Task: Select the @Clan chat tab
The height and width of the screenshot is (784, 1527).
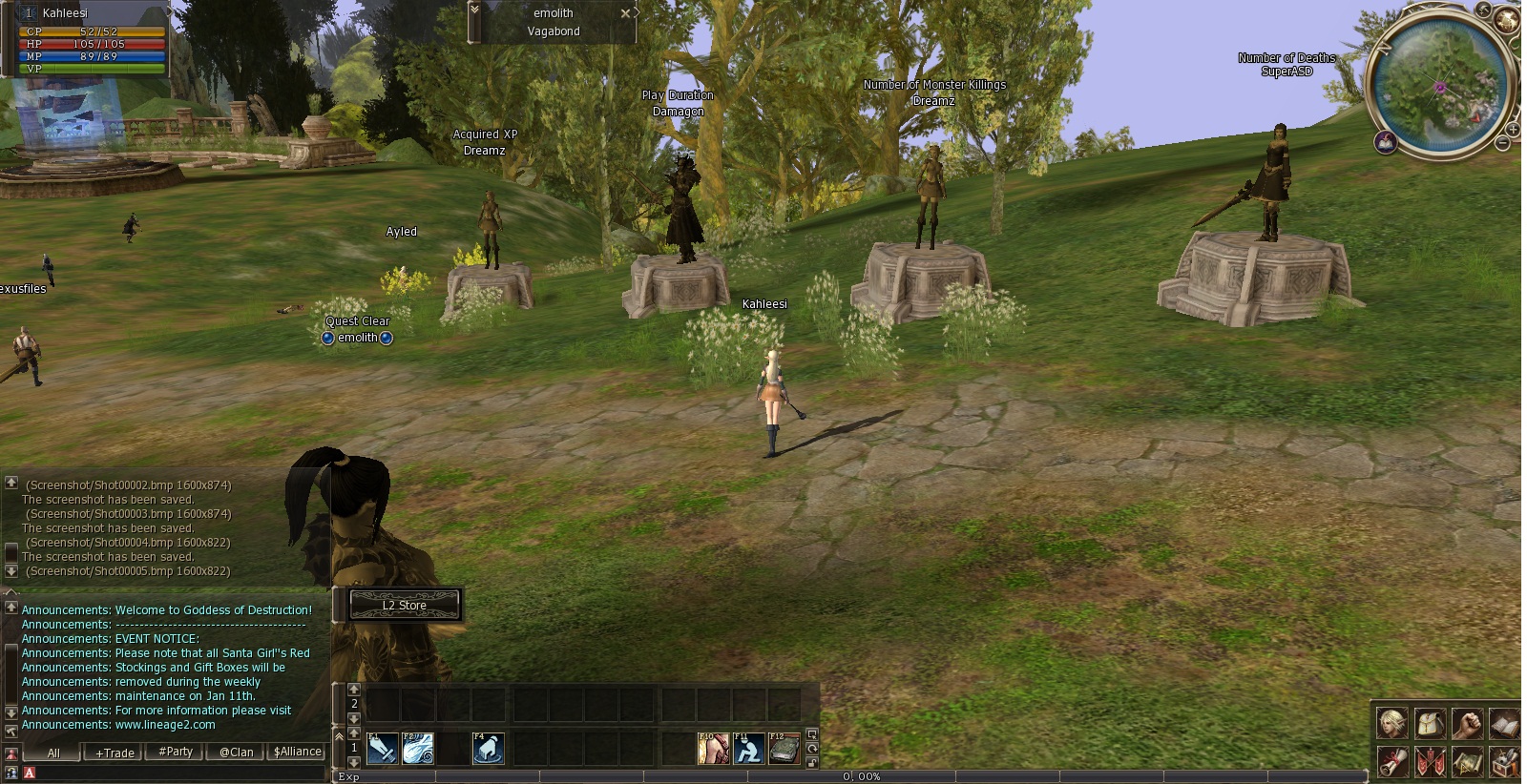Action: pos(237,752)
